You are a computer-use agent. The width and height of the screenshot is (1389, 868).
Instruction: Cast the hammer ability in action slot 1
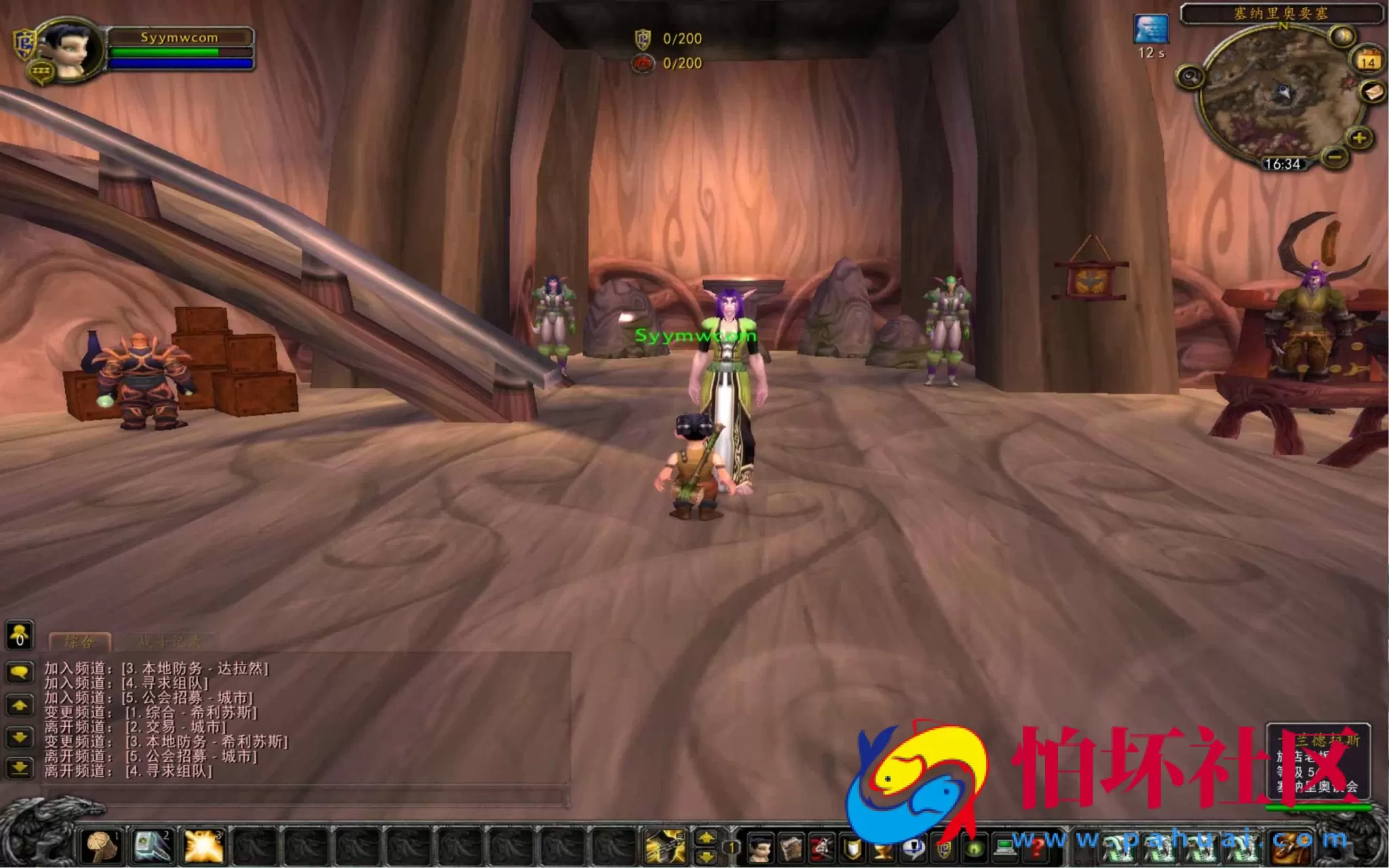point(99,845)
